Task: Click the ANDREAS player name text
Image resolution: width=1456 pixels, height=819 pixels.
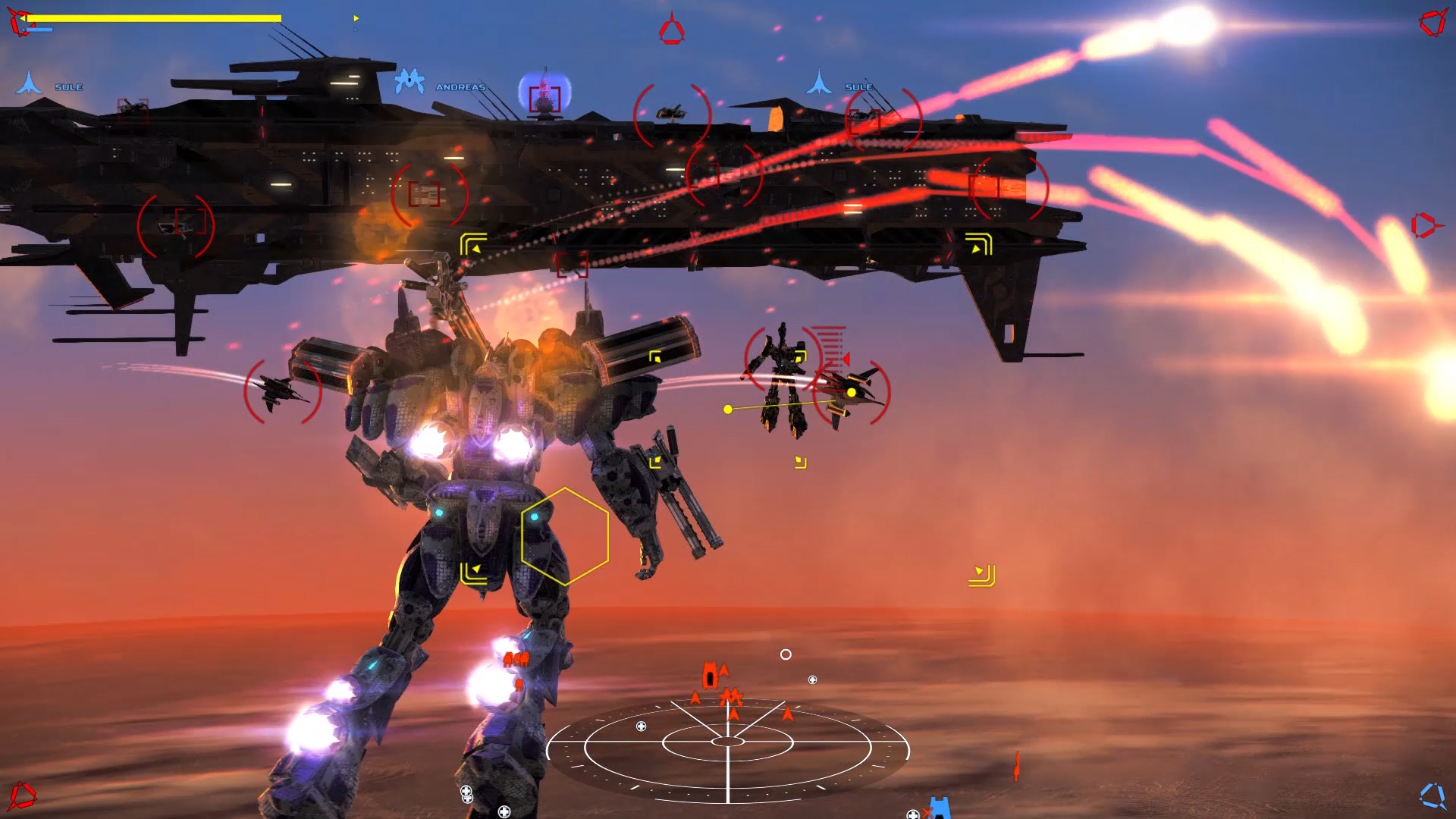Action: pos(461,87)
